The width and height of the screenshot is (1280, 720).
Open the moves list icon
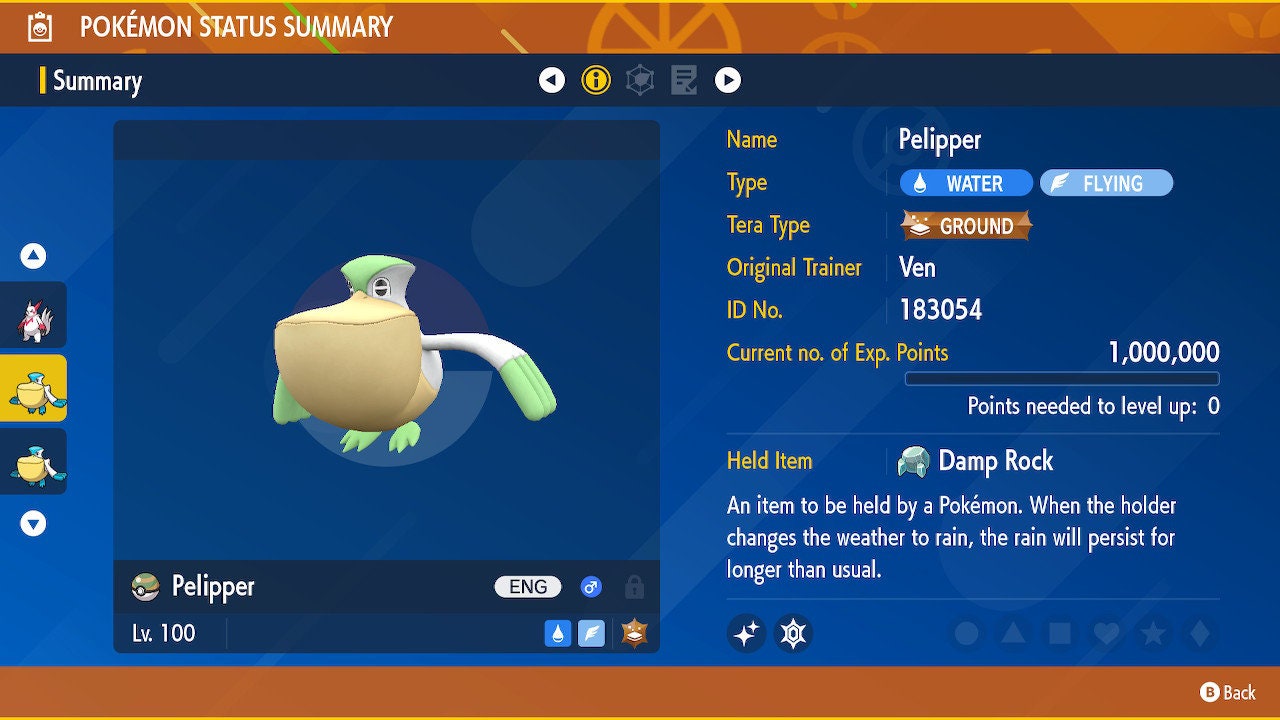coord(684,79)
